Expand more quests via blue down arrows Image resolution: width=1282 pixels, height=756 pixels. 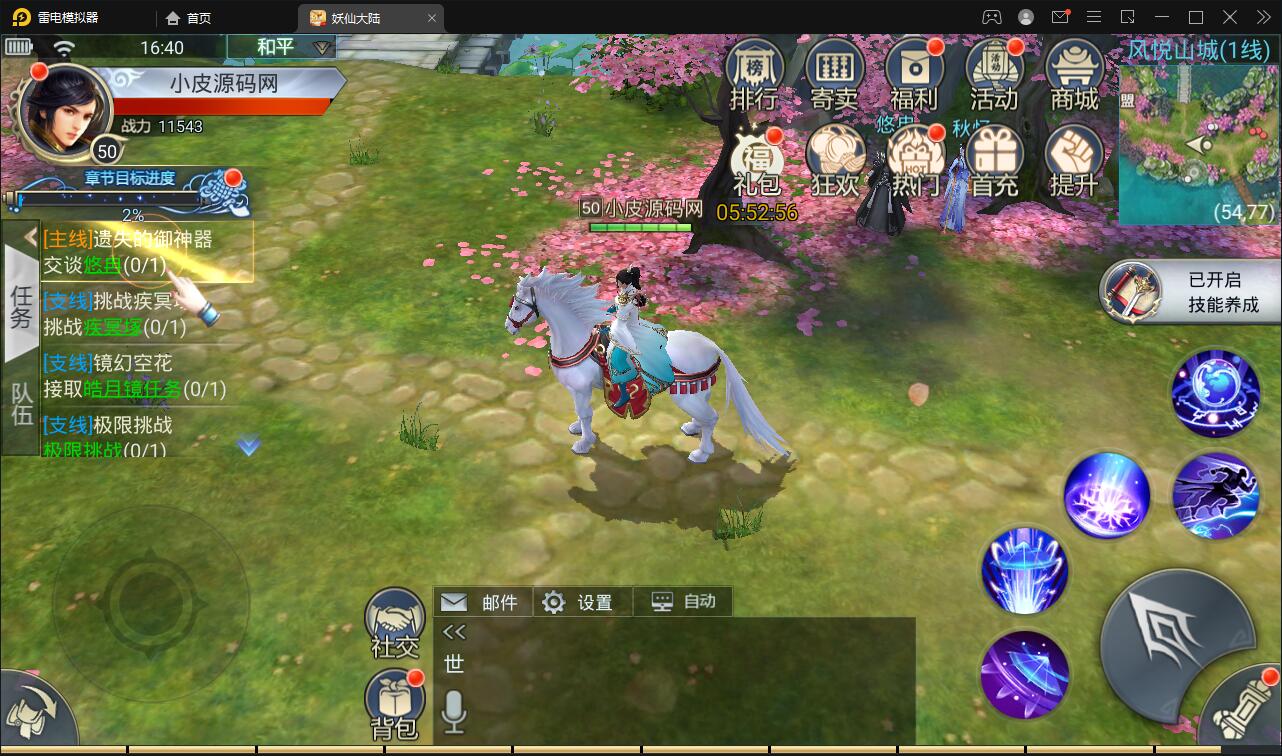248,447
